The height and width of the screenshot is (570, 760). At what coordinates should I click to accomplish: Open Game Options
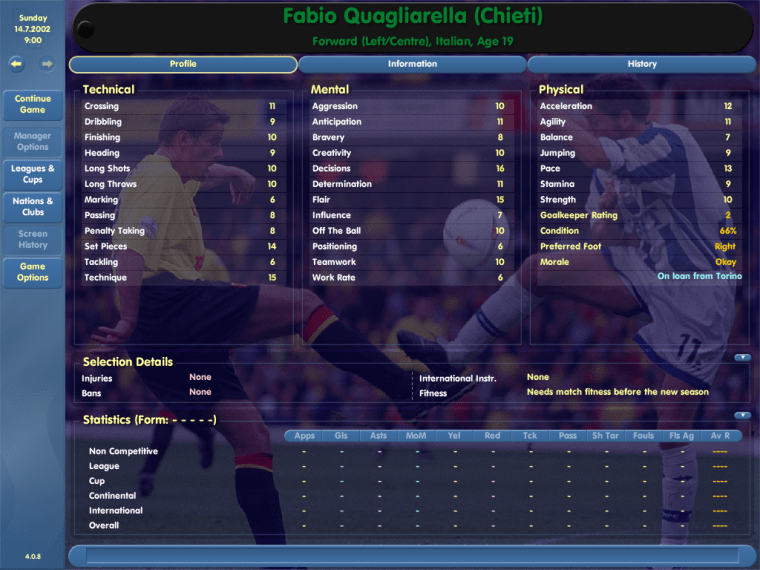[x=33, y=272]
